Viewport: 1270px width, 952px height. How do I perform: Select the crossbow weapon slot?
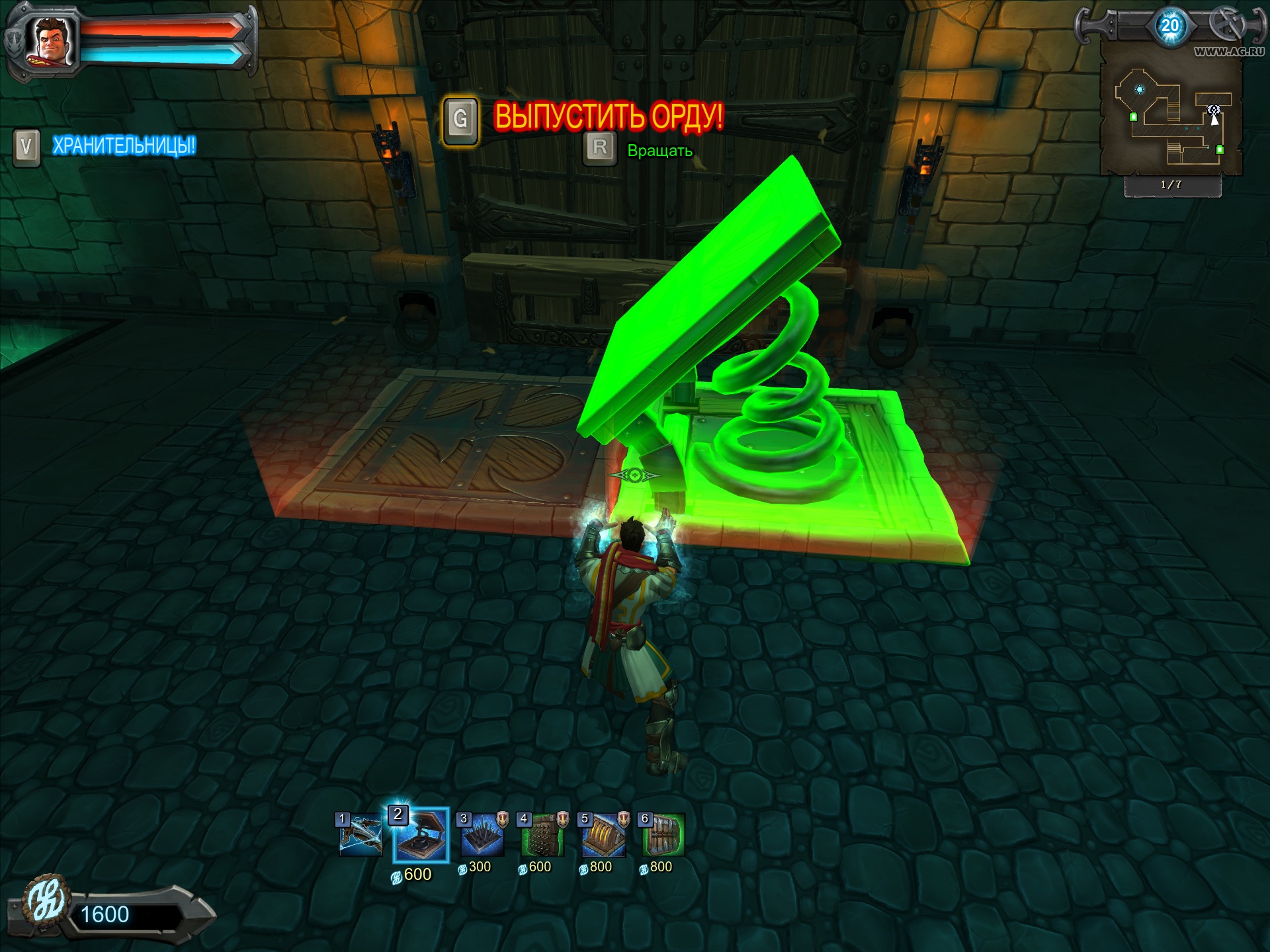coord(360,836)
